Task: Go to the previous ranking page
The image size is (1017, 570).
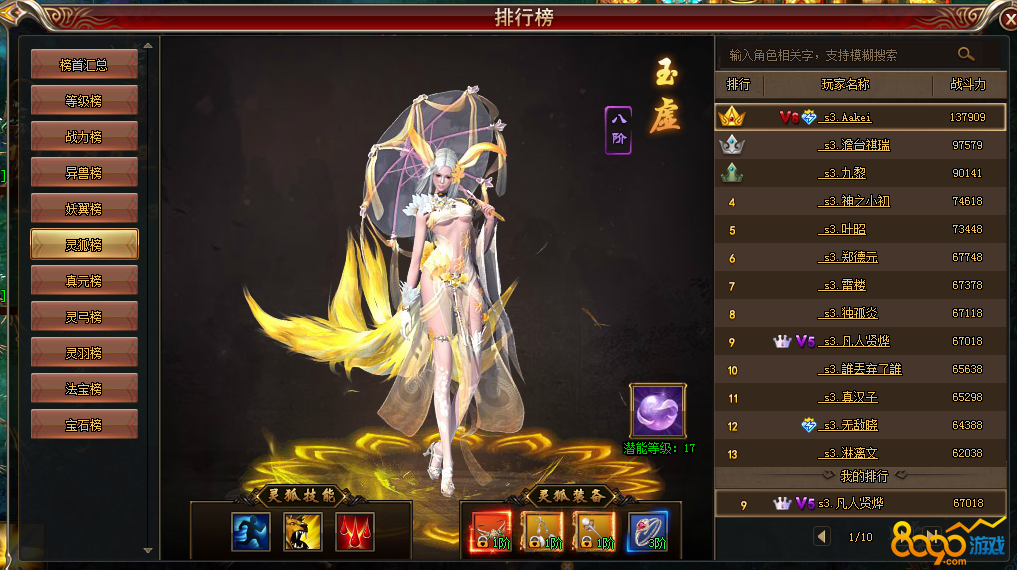Action: 822,536
